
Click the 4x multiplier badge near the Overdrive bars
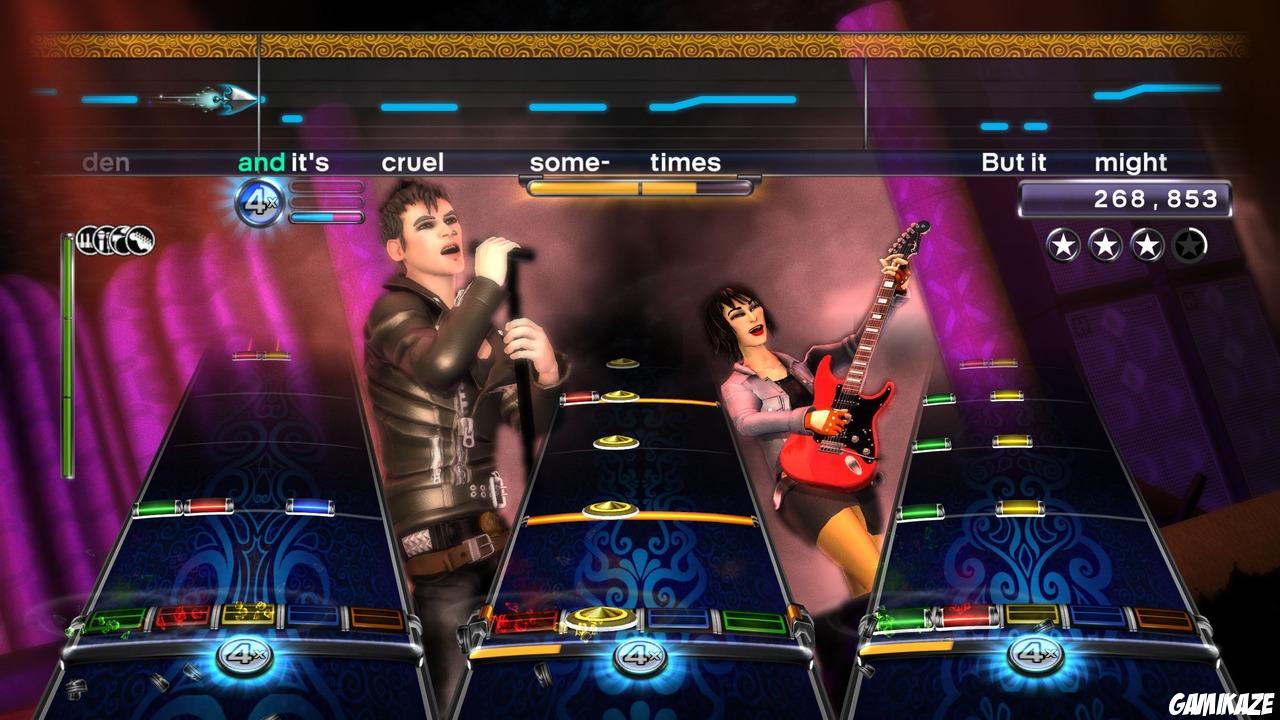(x=258, y=200)
